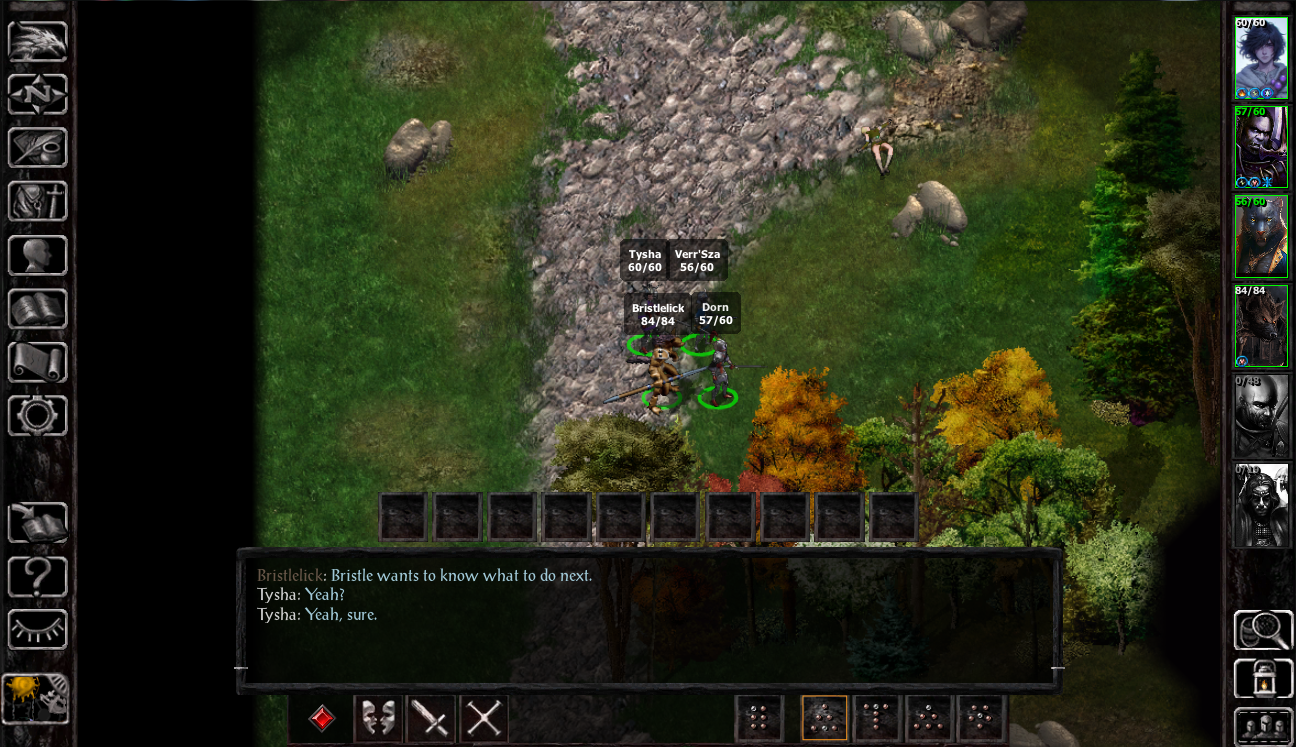Select Bristlelick's gnoll portrait
The image size is (1296, 747).
[x=1261, y=326]
